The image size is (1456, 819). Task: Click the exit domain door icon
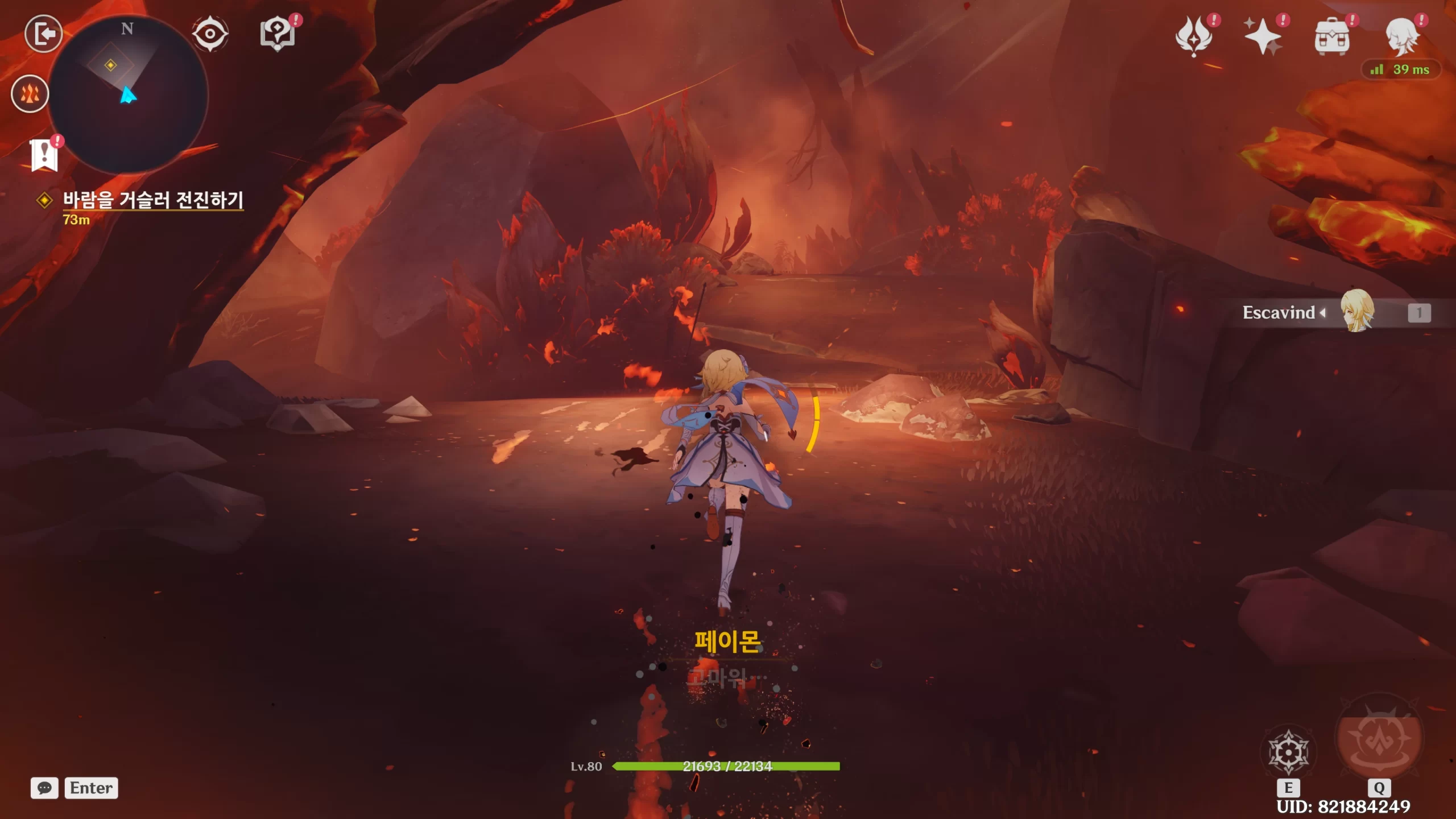click(44, 34)
